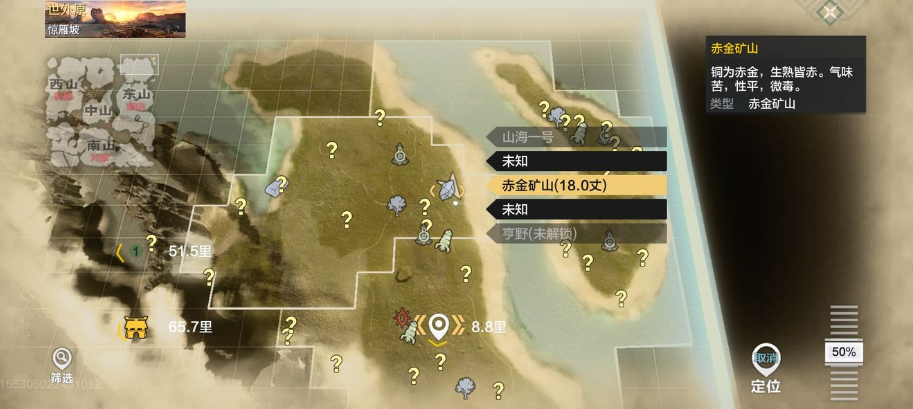Select 赤金矿山(18.0丈) in the location list
913x409 pixels.
(x=577, y=185)
